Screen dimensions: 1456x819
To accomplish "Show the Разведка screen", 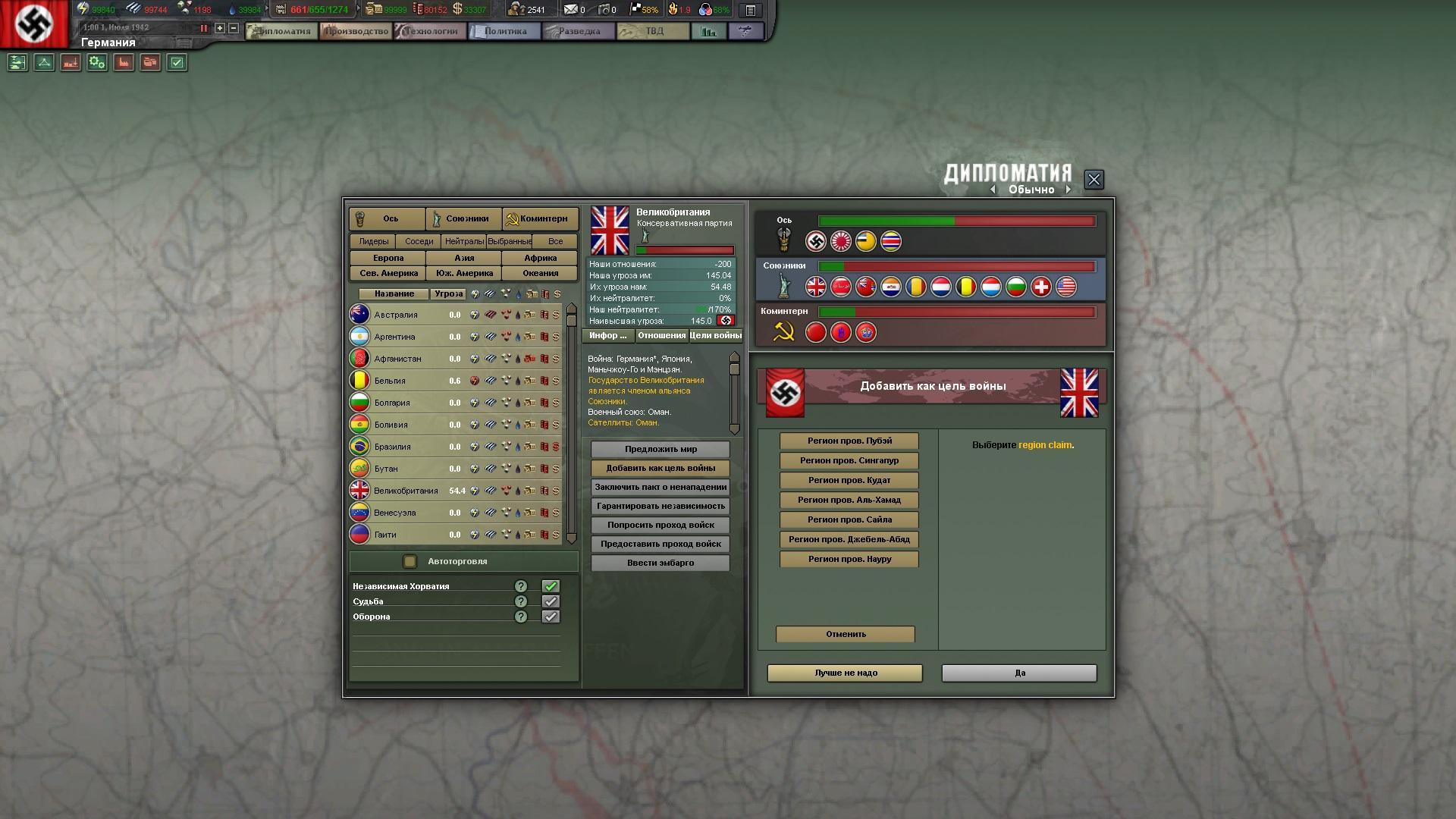I will 579,31.
